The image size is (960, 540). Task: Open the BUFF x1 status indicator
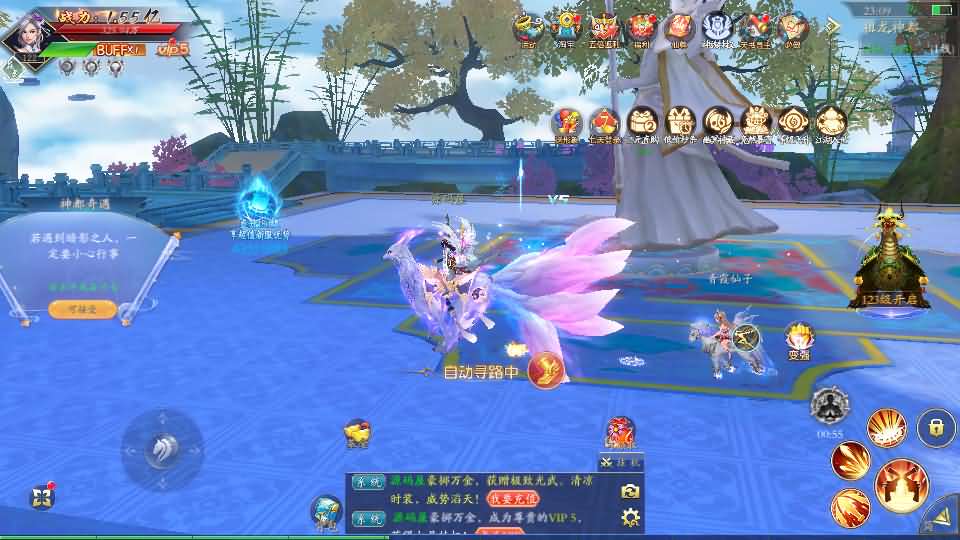point(119,49)
